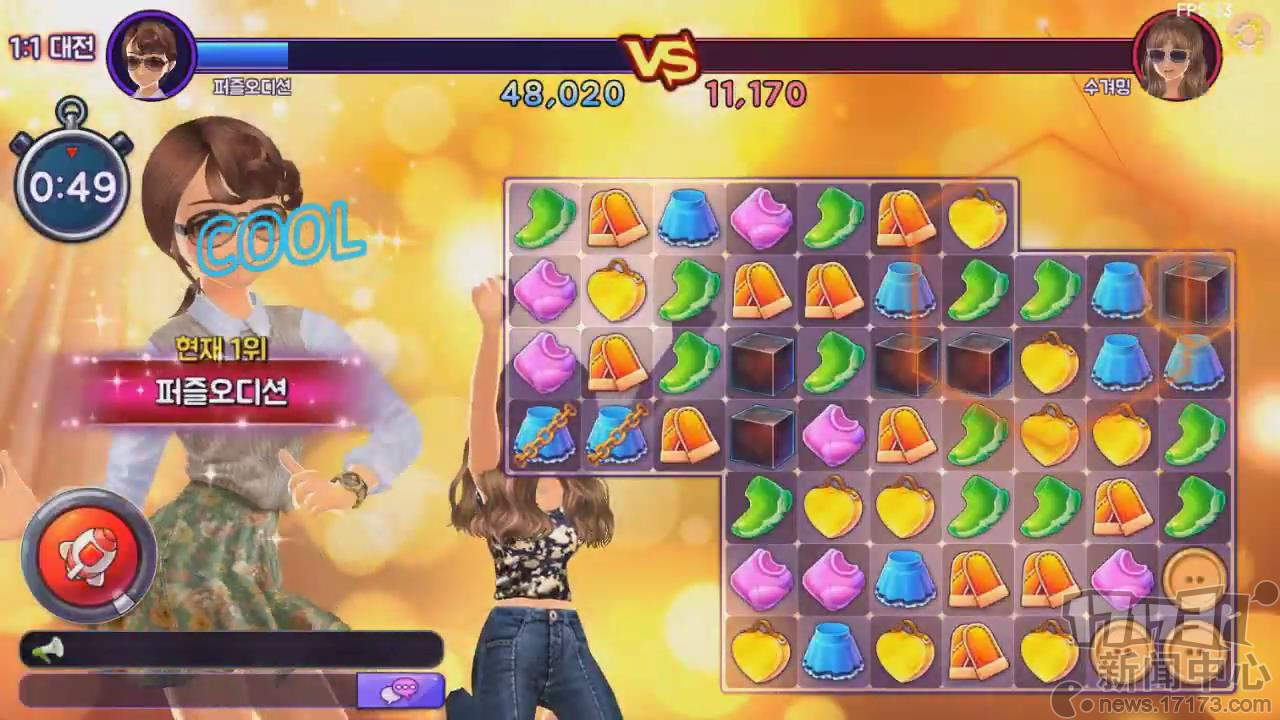This screenshot has width=1280, height=720.
Task: Focus the chat message input bar
Action: click(x=188, y=690)
